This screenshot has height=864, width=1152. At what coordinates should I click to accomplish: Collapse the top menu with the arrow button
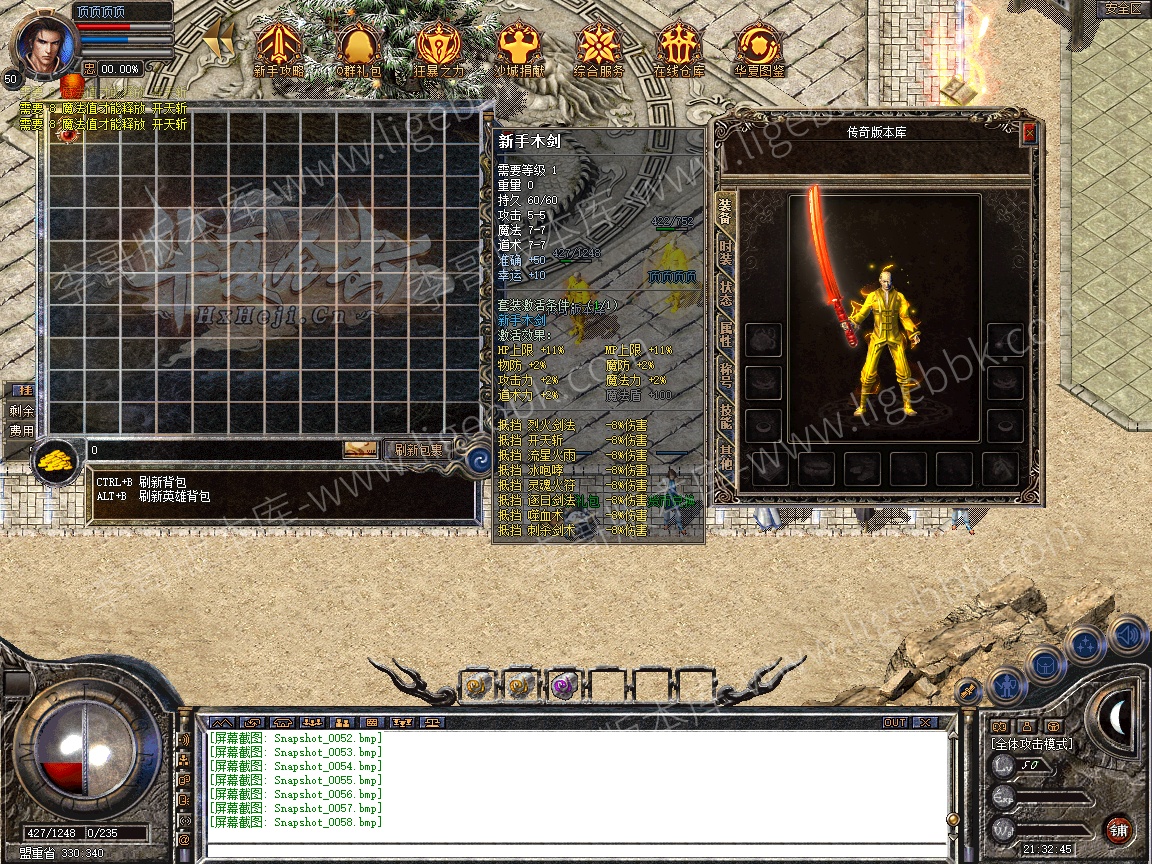(219, 40)
